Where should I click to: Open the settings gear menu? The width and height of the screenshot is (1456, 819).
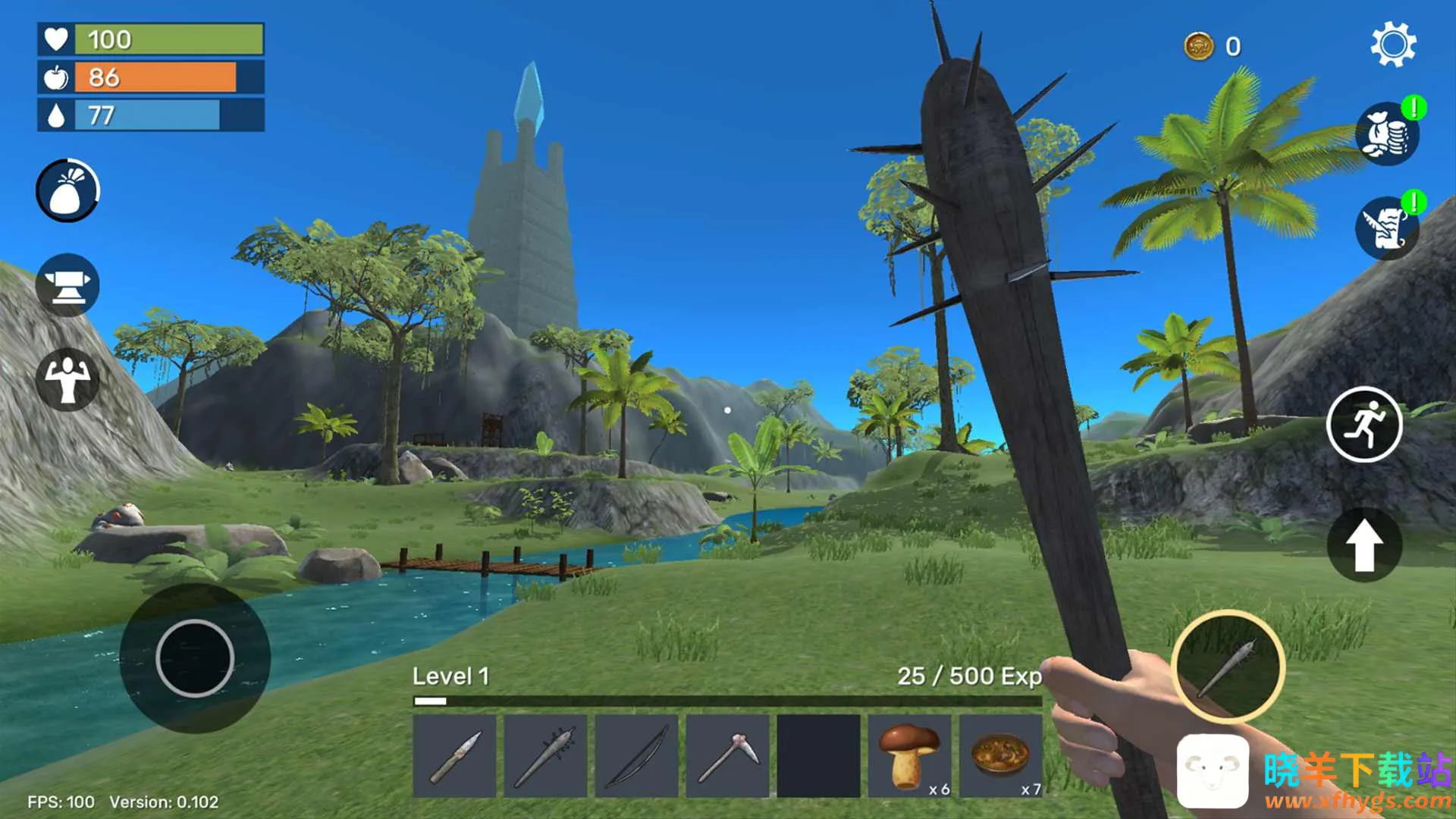tap(1393, 45)
